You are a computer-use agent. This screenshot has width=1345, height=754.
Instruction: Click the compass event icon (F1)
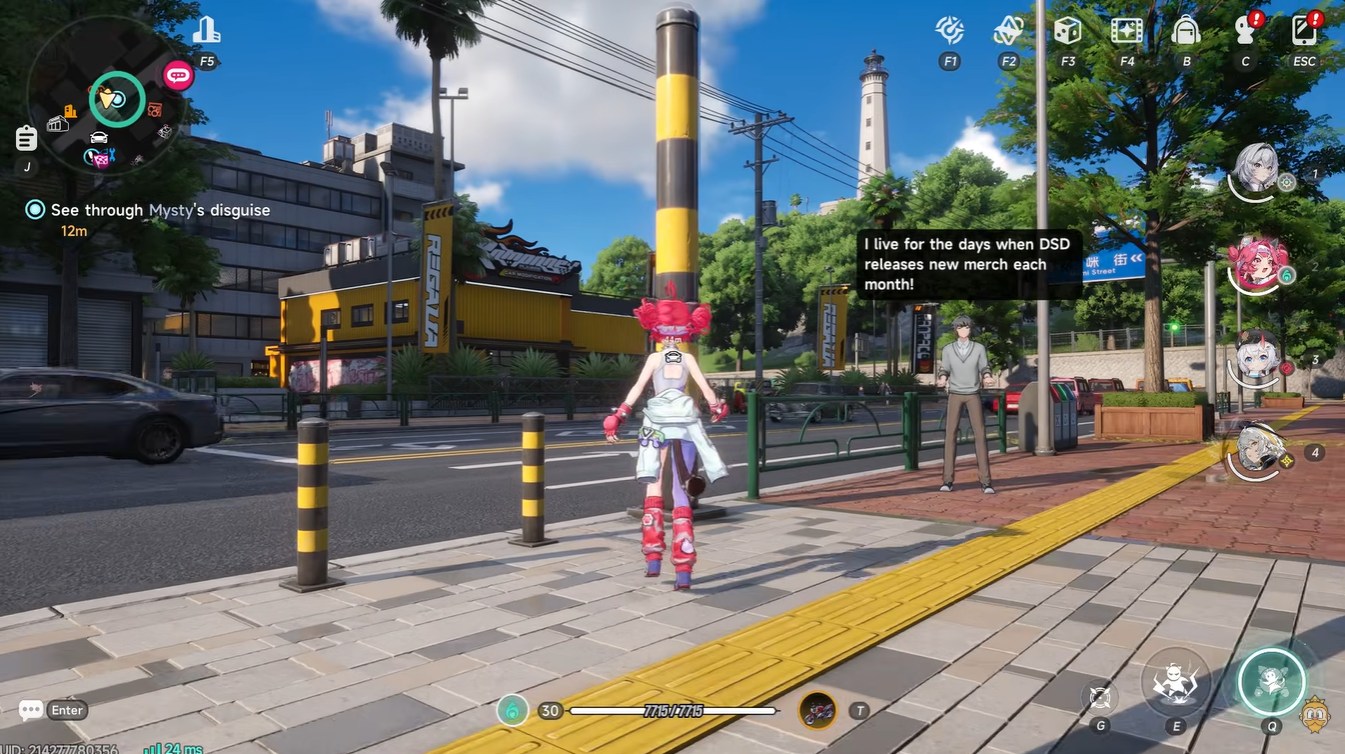tap(947, 30)
